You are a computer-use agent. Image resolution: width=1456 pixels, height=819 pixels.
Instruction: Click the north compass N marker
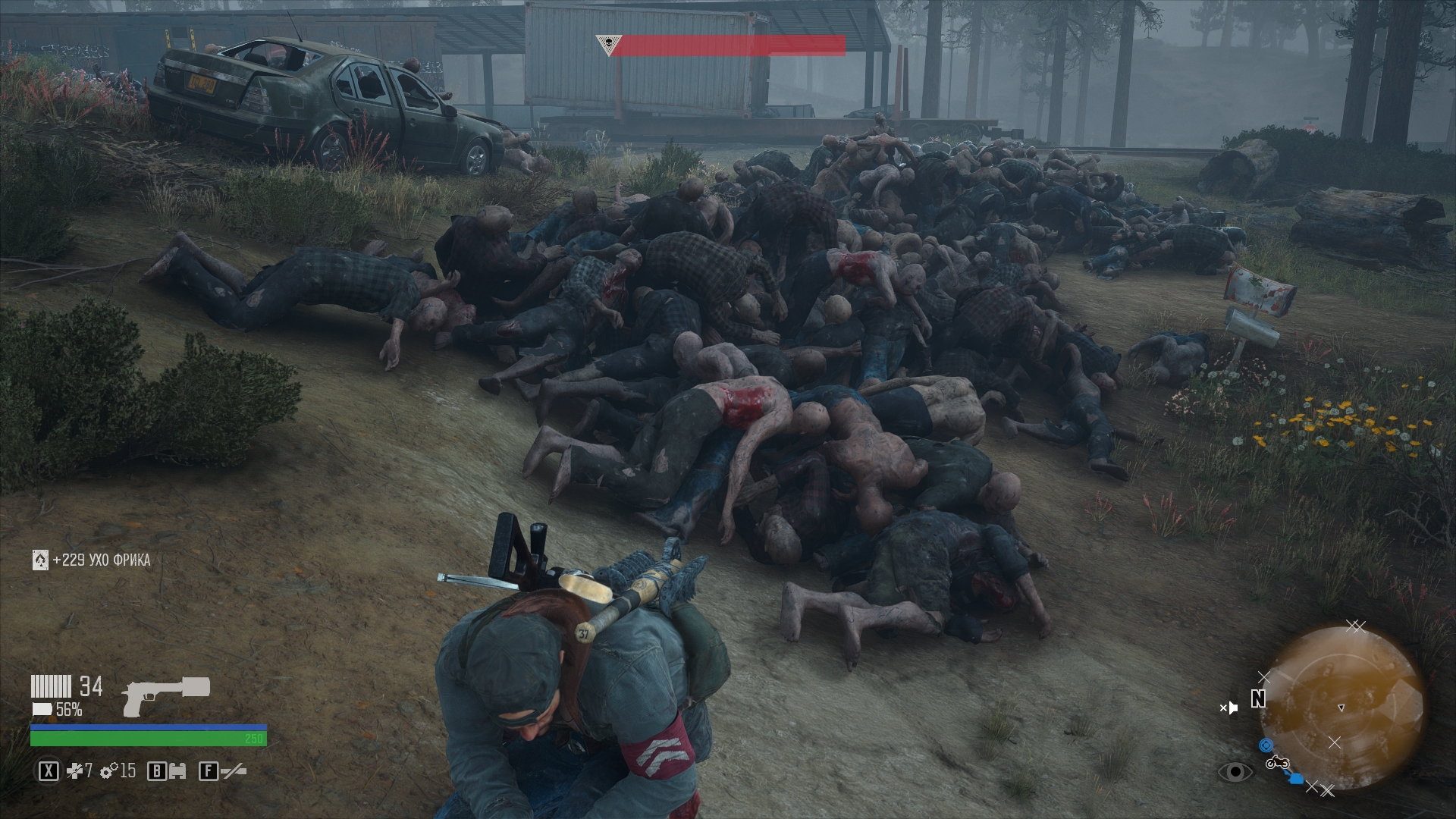pos(1258,699)
